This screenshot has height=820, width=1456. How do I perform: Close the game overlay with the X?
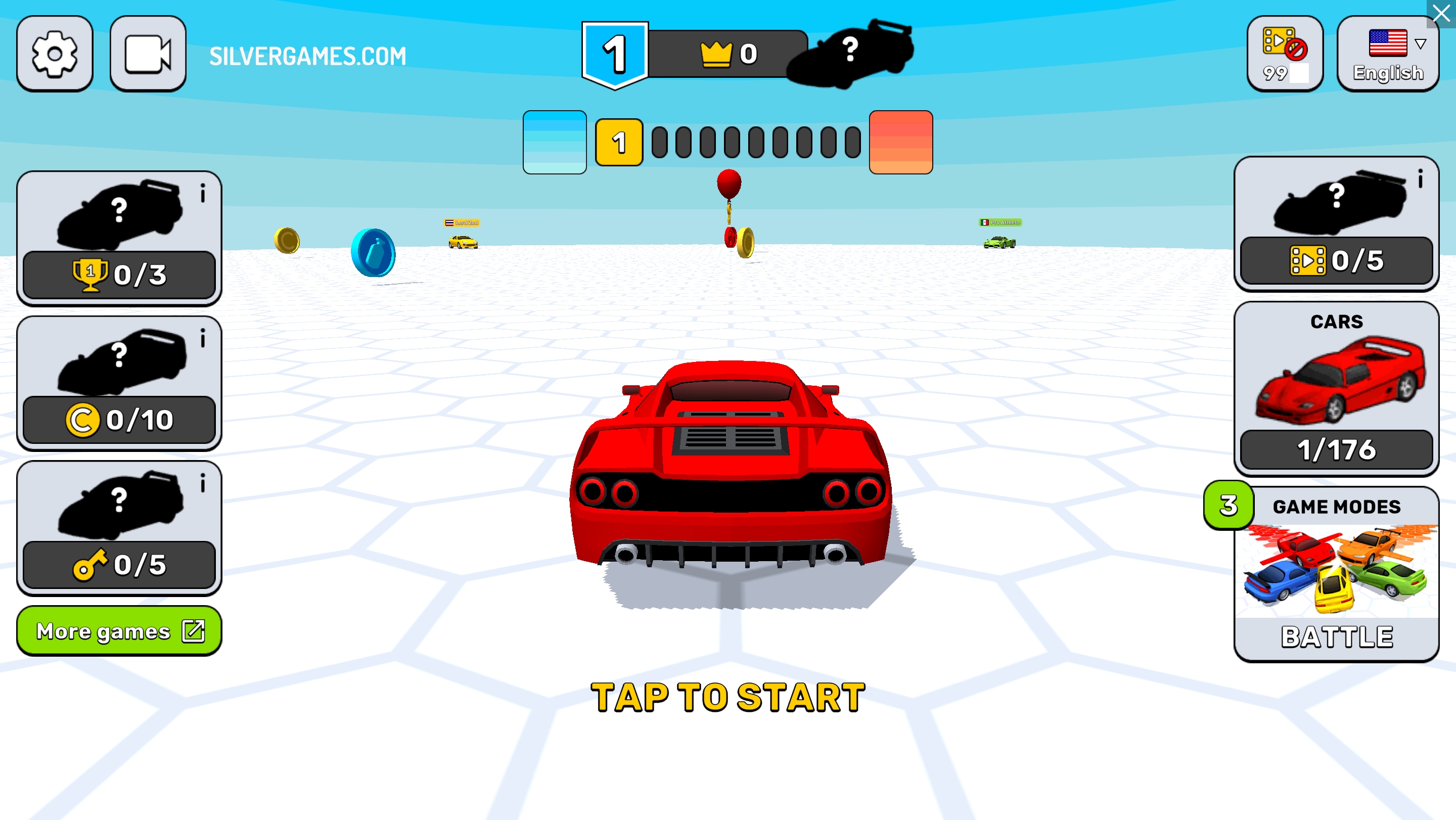(x=1442, y=13)
